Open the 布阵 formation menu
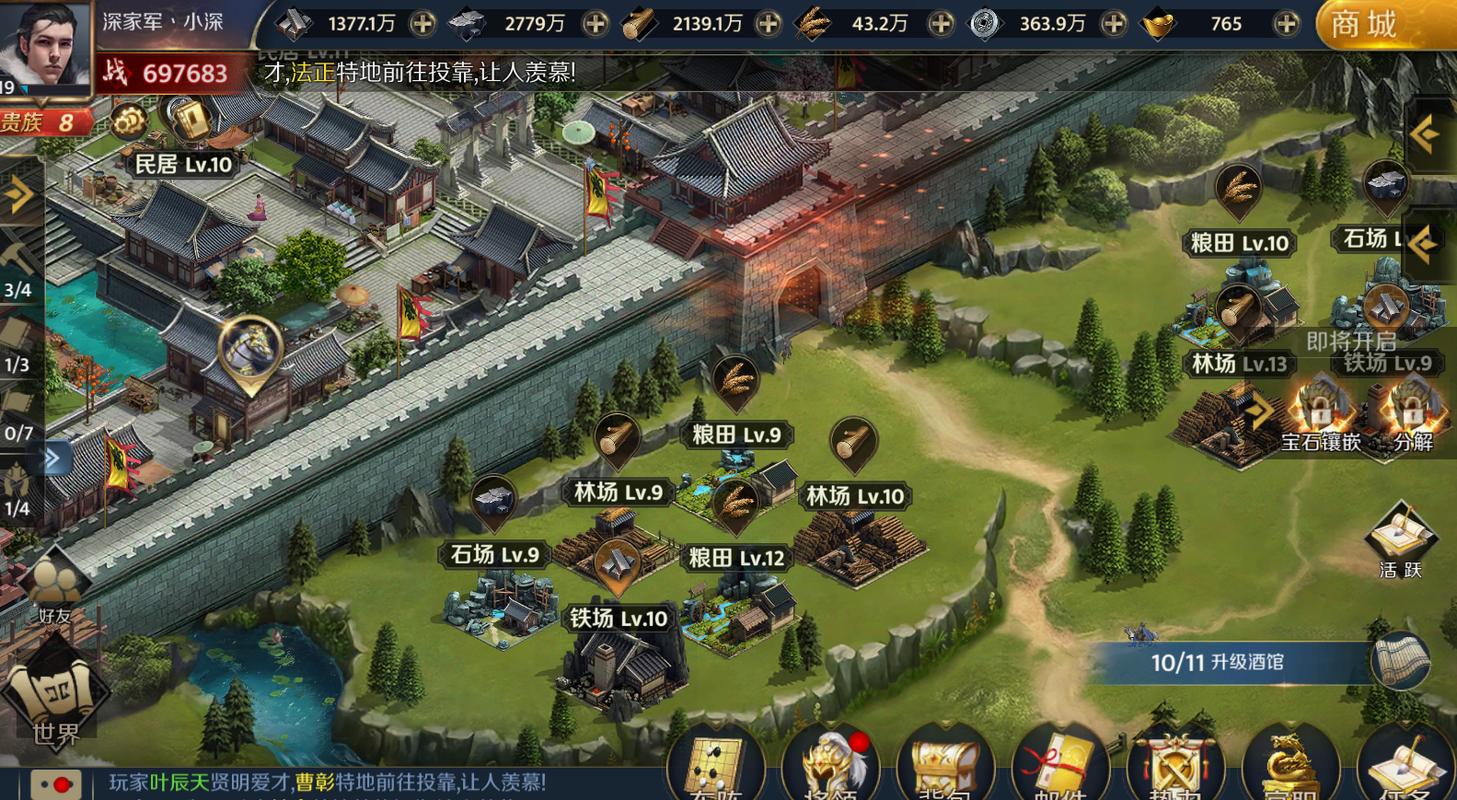The image size is (1457, 800). click(x=716, y=770)
